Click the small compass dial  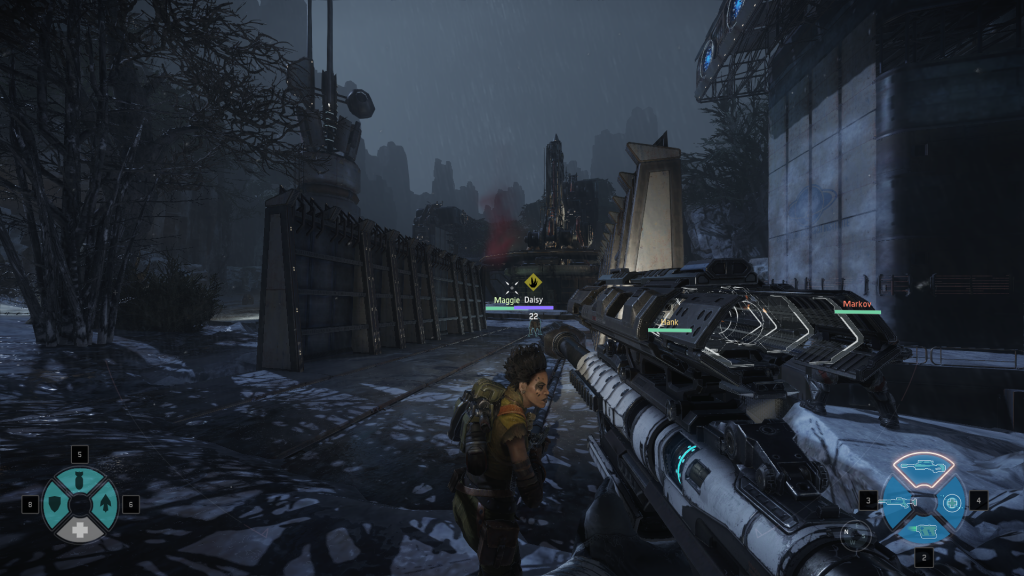(855, 535)
